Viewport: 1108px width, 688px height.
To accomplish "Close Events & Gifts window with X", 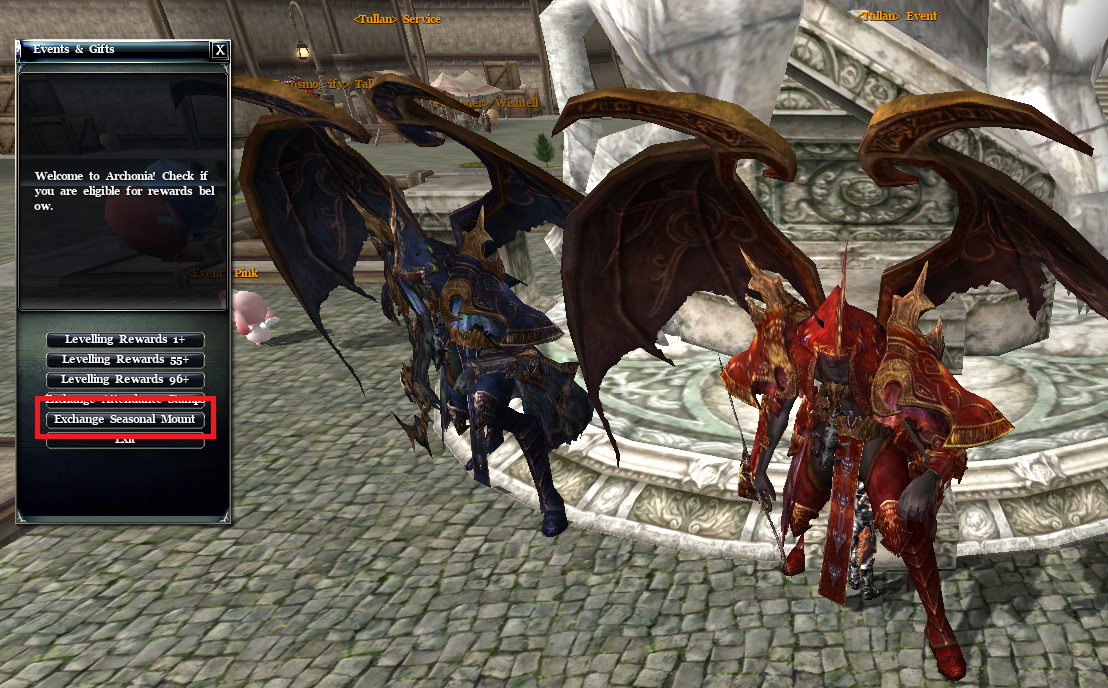I will coord(220,50).
